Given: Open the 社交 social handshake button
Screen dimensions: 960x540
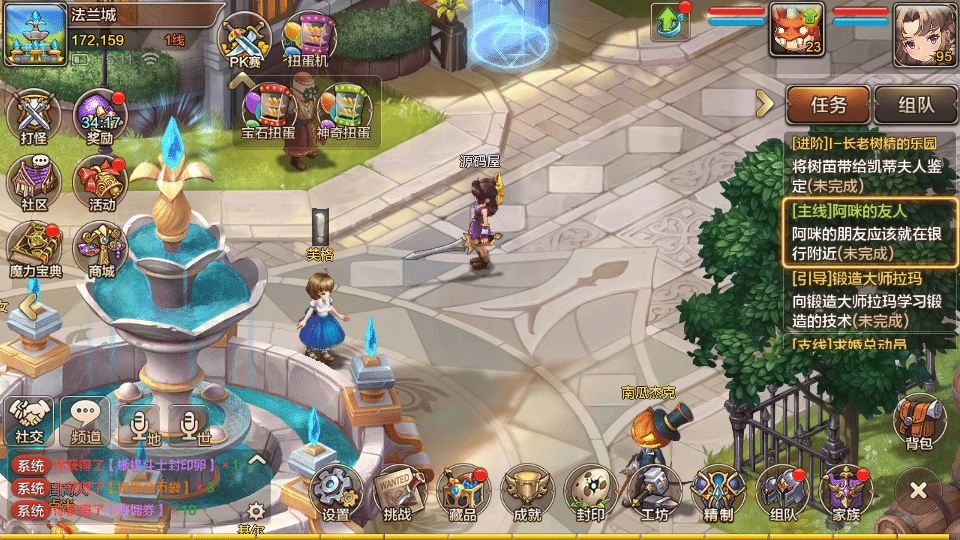Looking at the screenshot, I should (x=28, y=420).
